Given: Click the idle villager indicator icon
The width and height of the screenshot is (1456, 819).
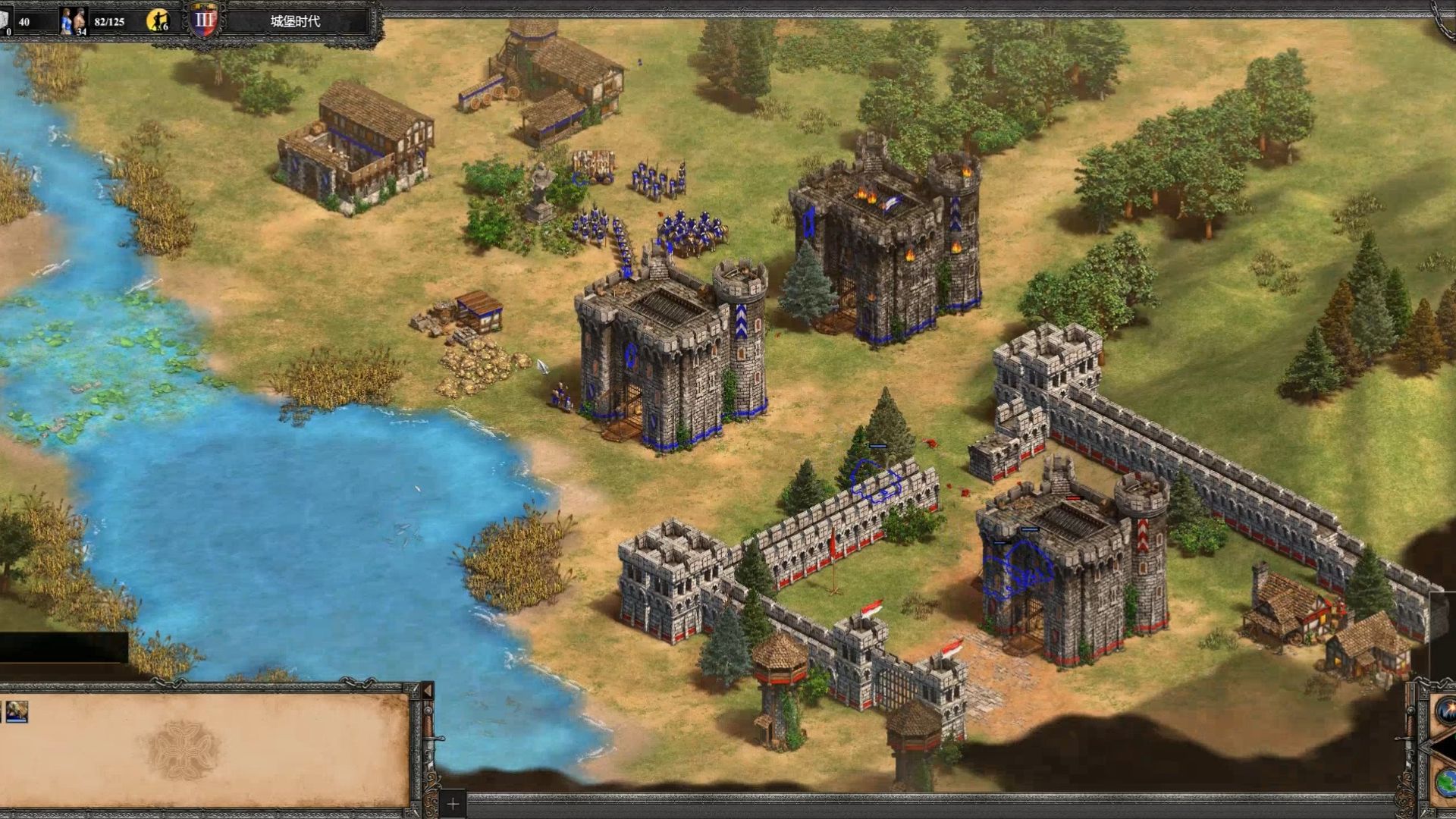Looking at the screenshot, I should click(x=158, y=20).
